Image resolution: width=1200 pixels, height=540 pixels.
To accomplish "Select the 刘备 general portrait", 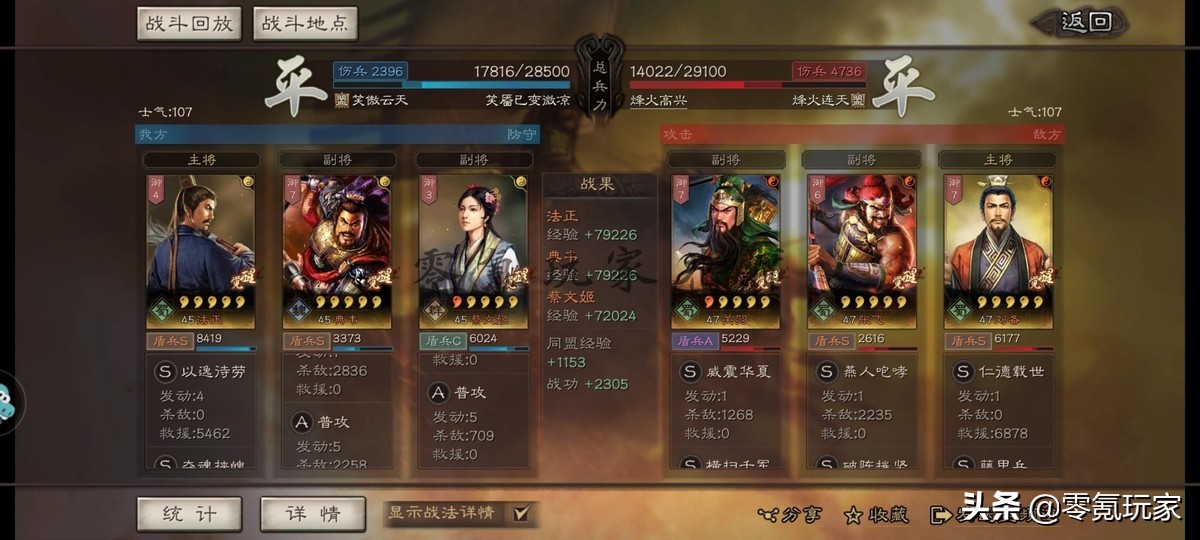I will tap(998, 250).
